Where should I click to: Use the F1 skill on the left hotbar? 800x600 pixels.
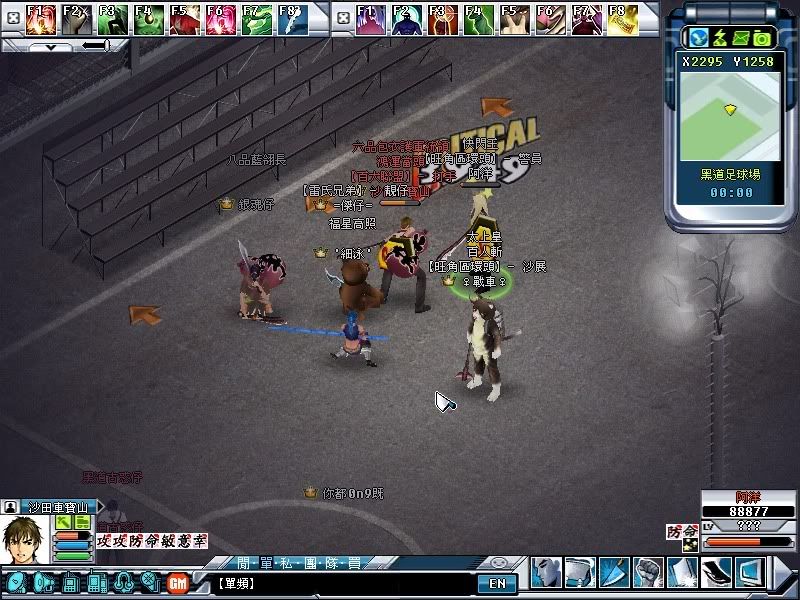(x=41, y=18)
